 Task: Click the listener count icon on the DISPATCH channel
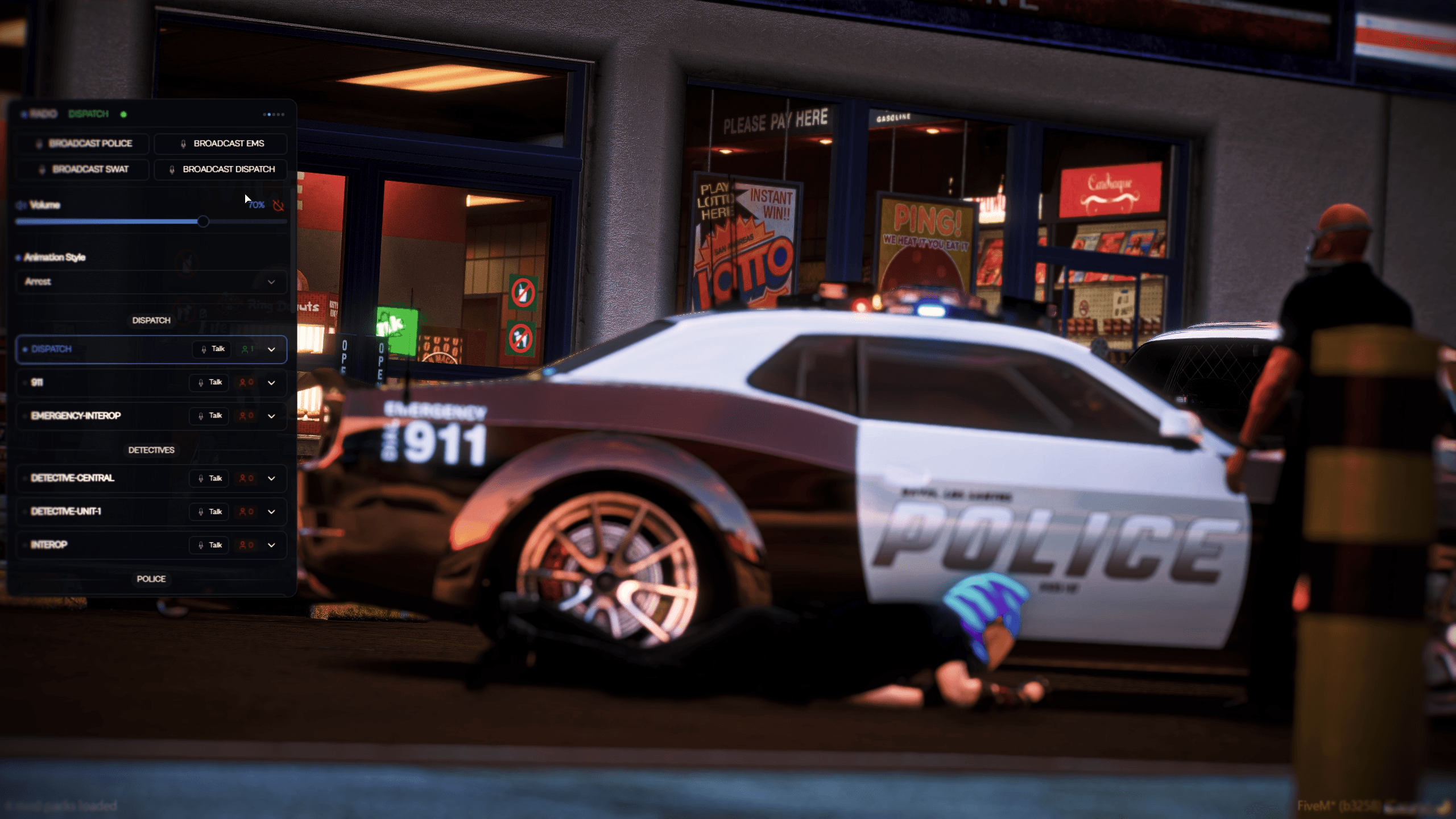point(245,349)
